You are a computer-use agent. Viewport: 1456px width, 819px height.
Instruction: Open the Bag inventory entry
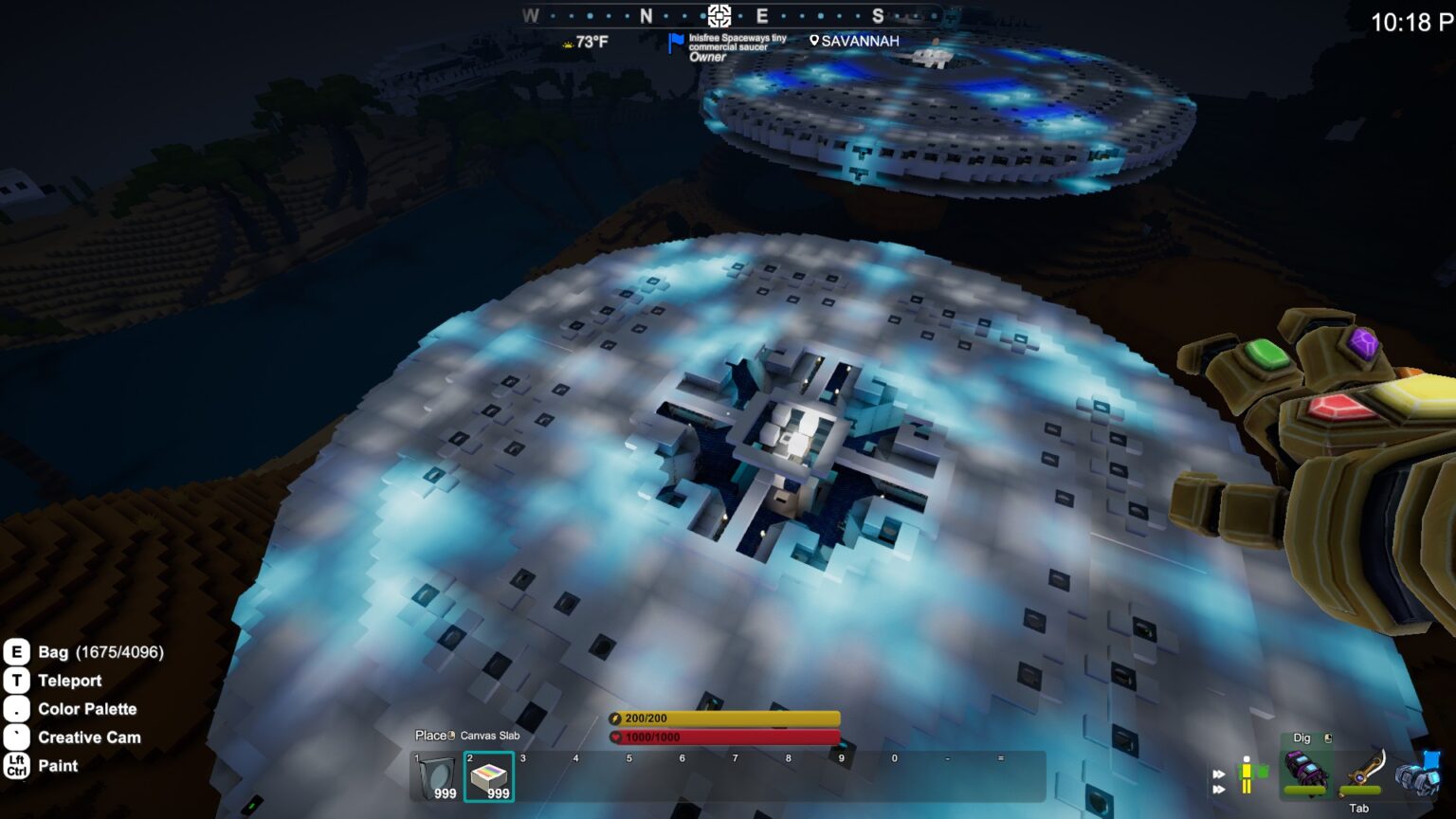(53, 652)
